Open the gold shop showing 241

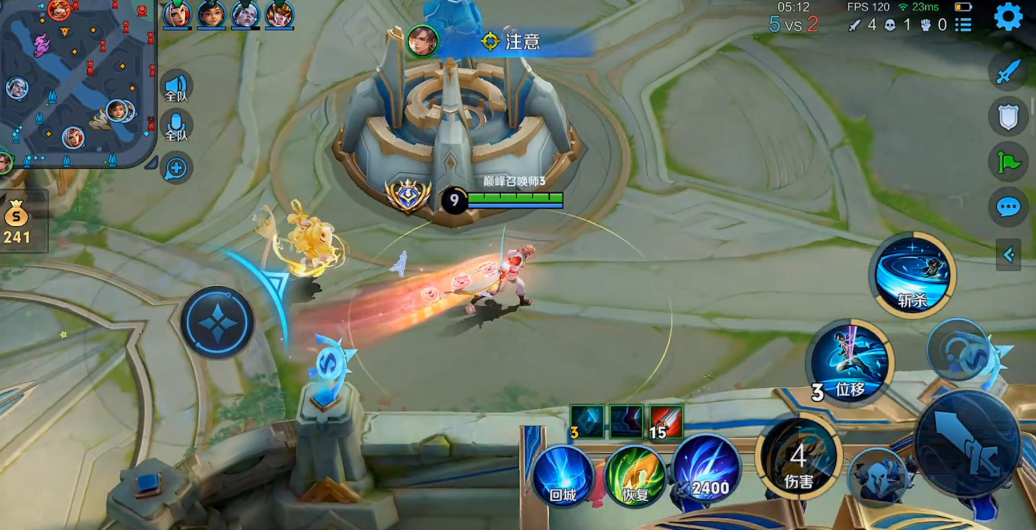click(17, 220)
